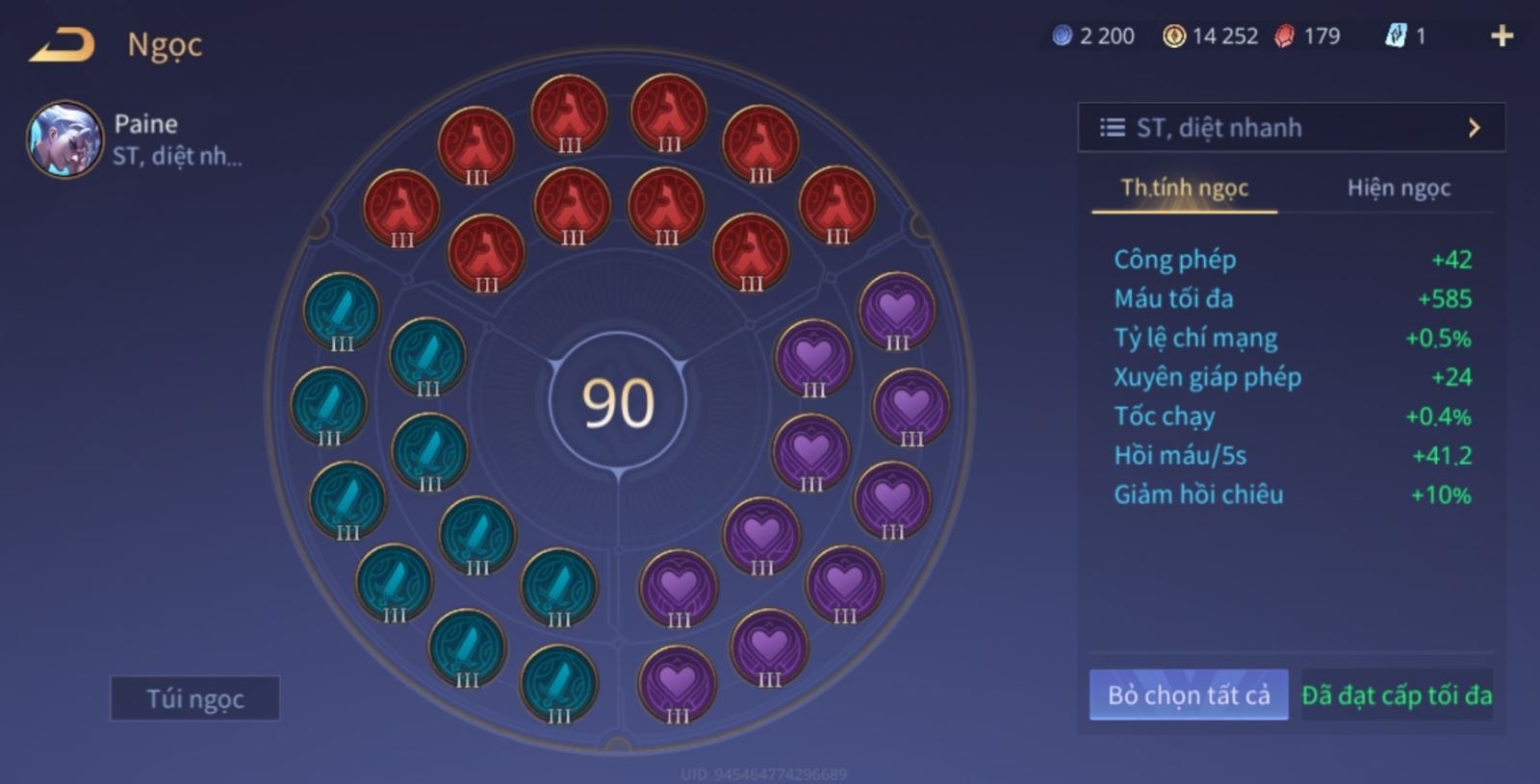Click Bỏ chọn tất cả button
The image size is (1540, 784).
(x=1189, y=695)
